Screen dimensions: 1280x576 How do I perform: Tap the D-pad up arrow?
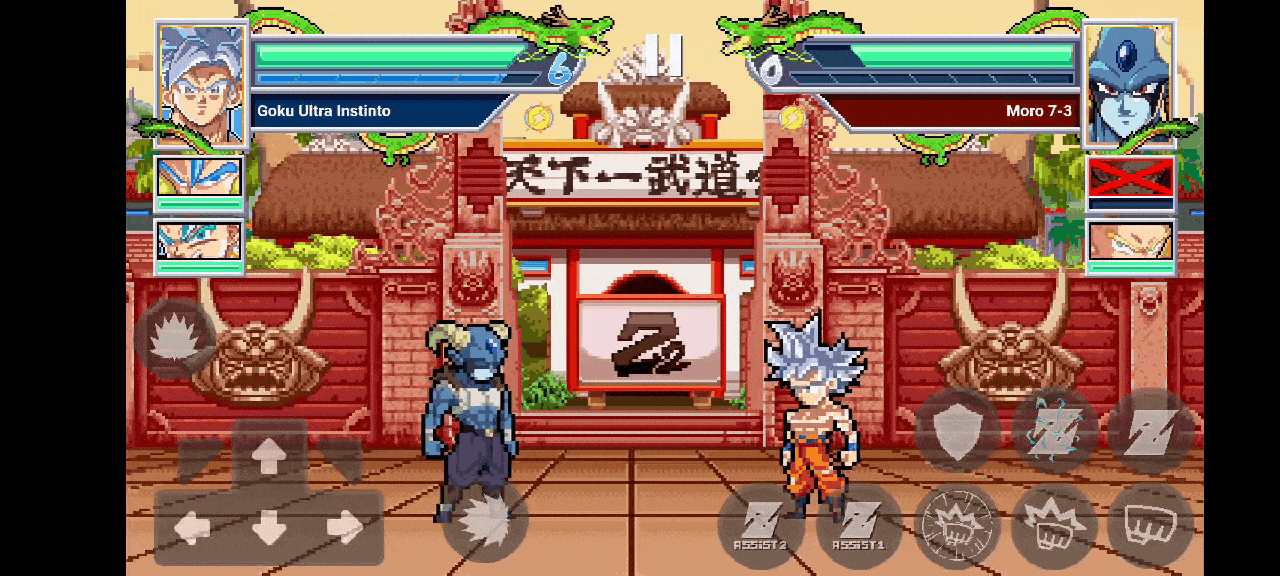coord(269,457)
